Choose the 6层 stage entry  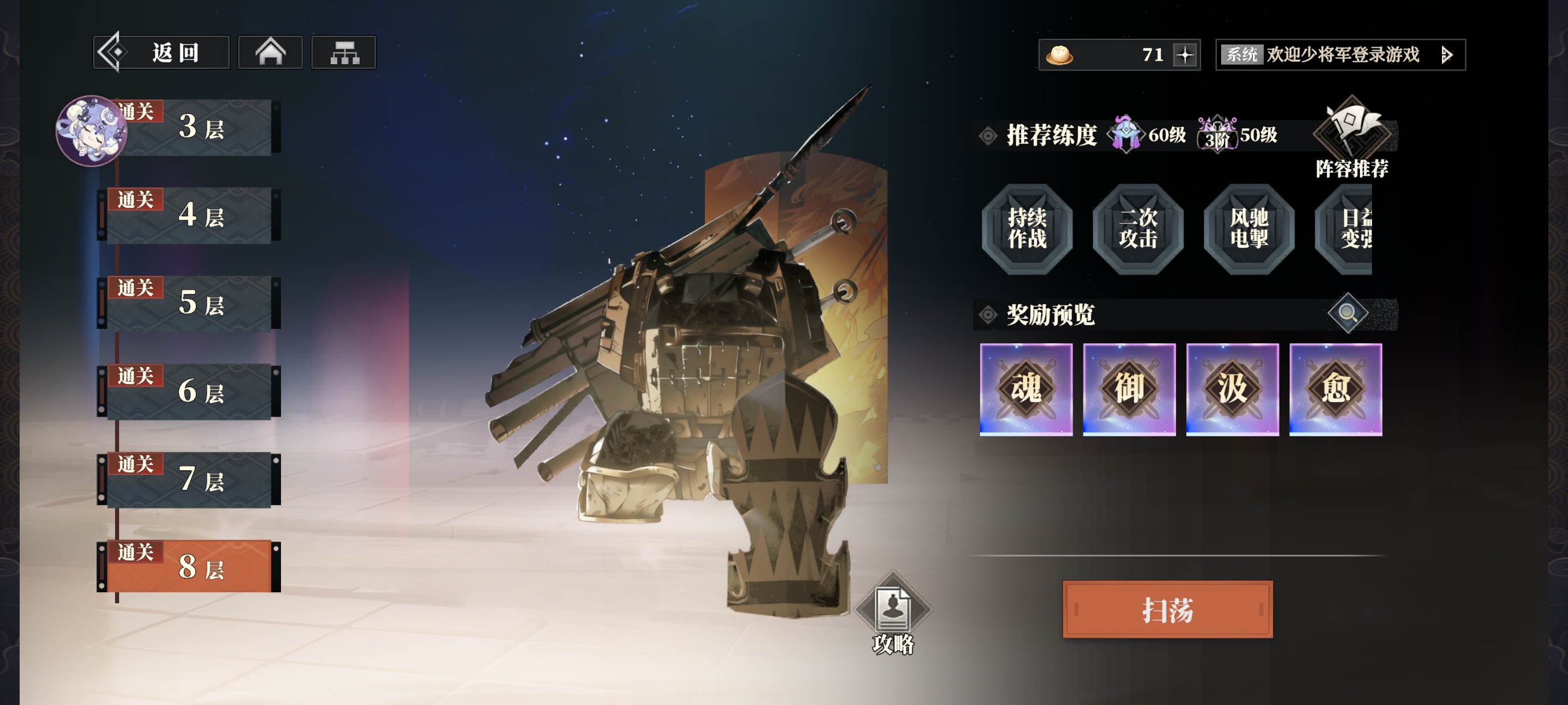195,392
